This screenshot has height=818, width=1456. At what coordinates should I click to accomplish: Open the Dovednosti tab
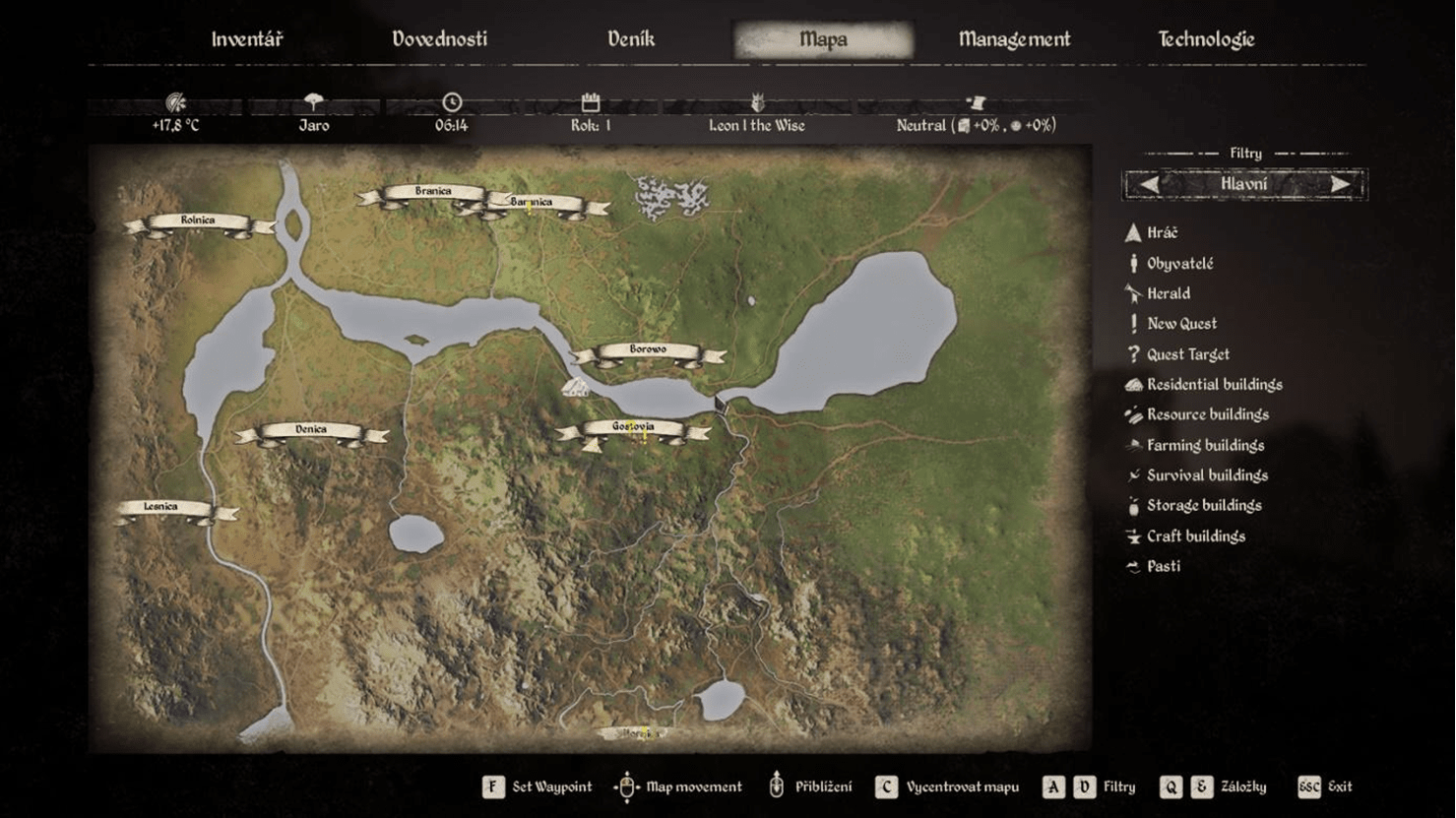(439, 39)
